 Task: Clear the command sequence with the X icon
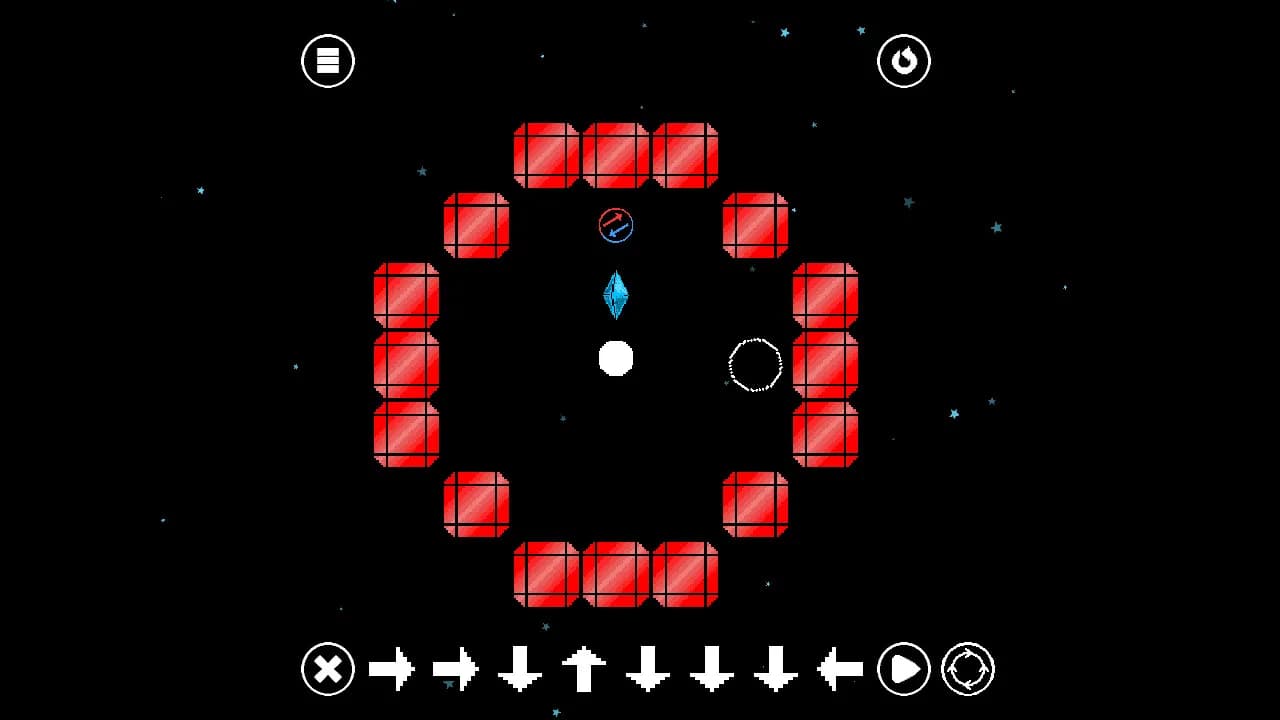tap(327, 669)
